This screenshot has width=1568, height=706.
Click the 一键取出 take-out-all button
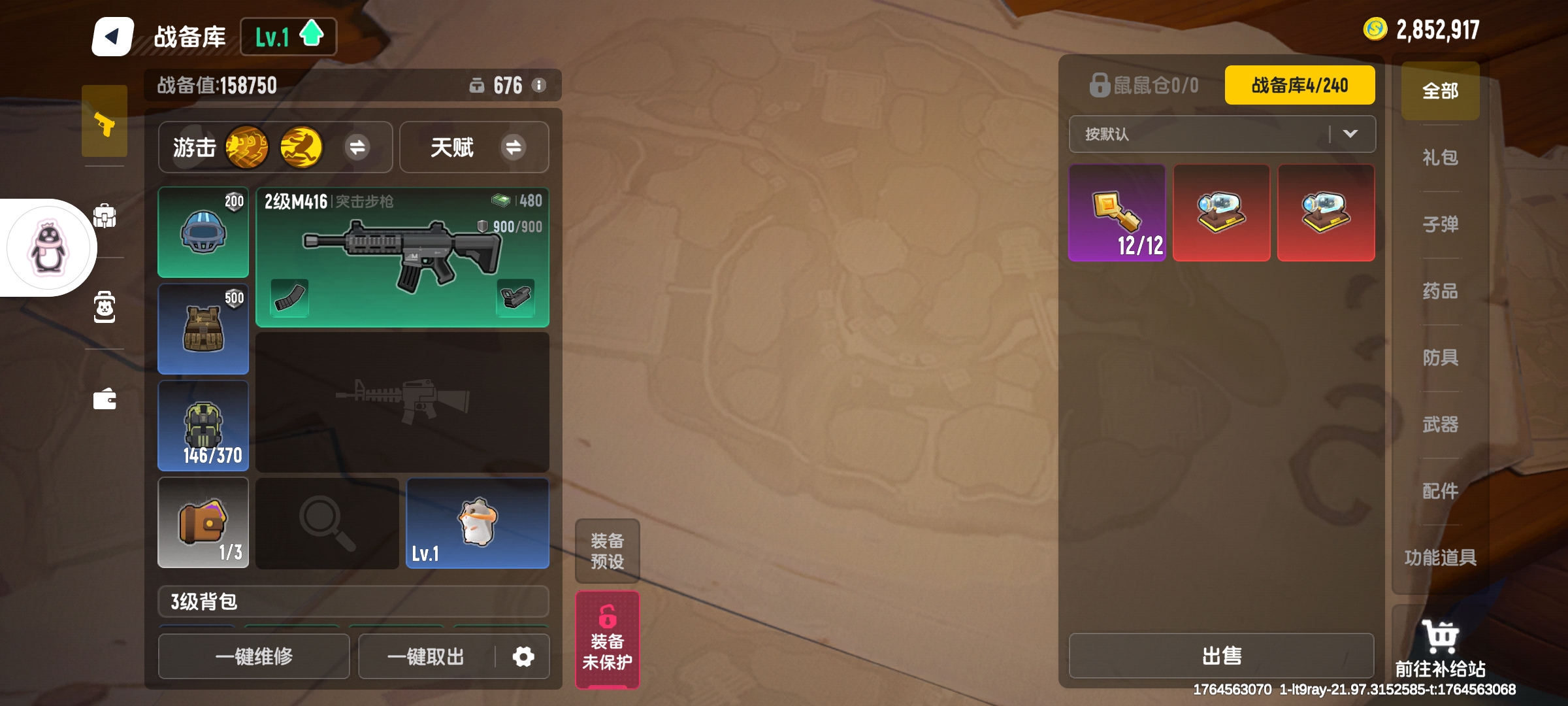point(426,656)
